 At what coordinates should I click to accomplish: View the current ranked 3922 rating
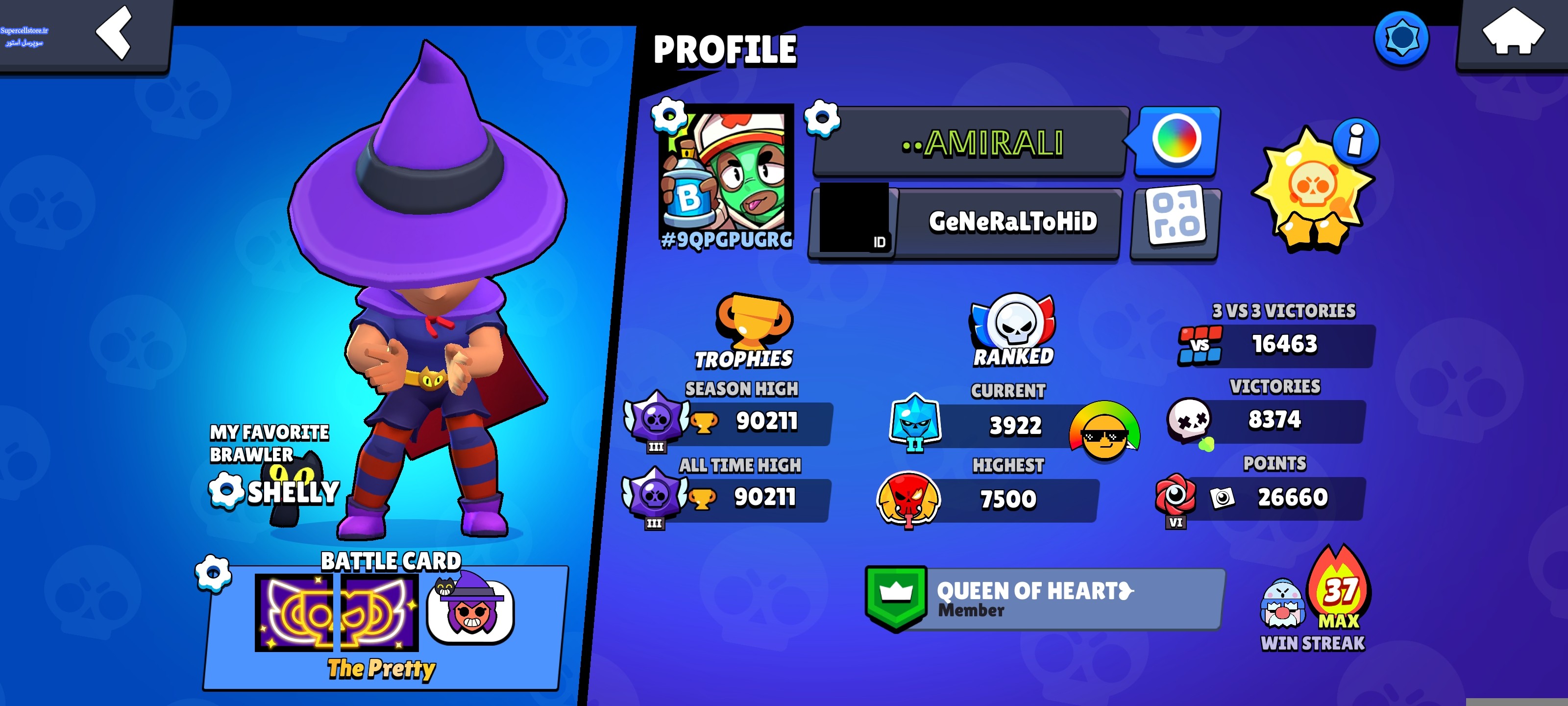[x=1014, y=426]
